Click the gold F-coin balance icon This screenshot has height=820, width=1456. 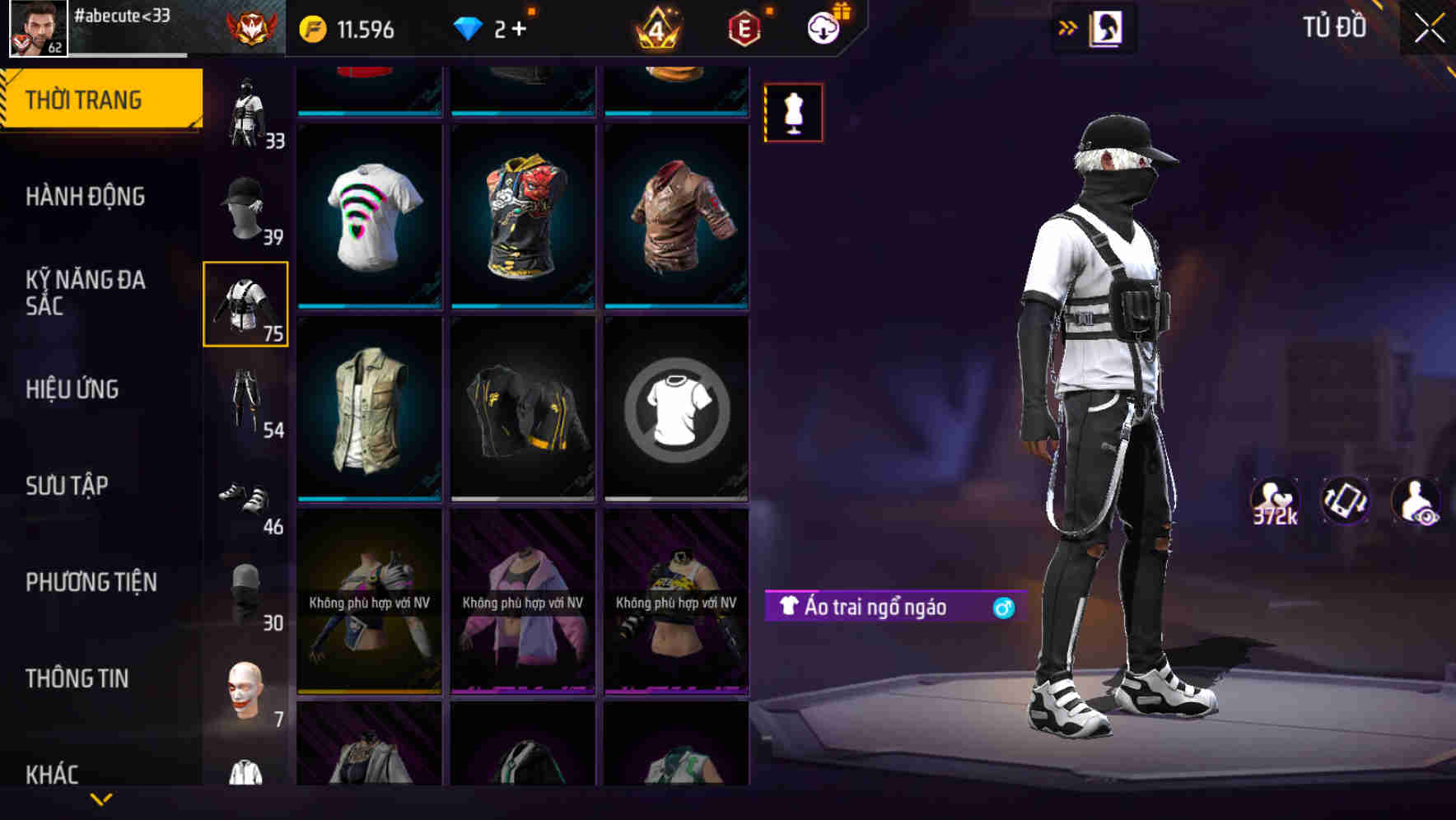point(313,26)
